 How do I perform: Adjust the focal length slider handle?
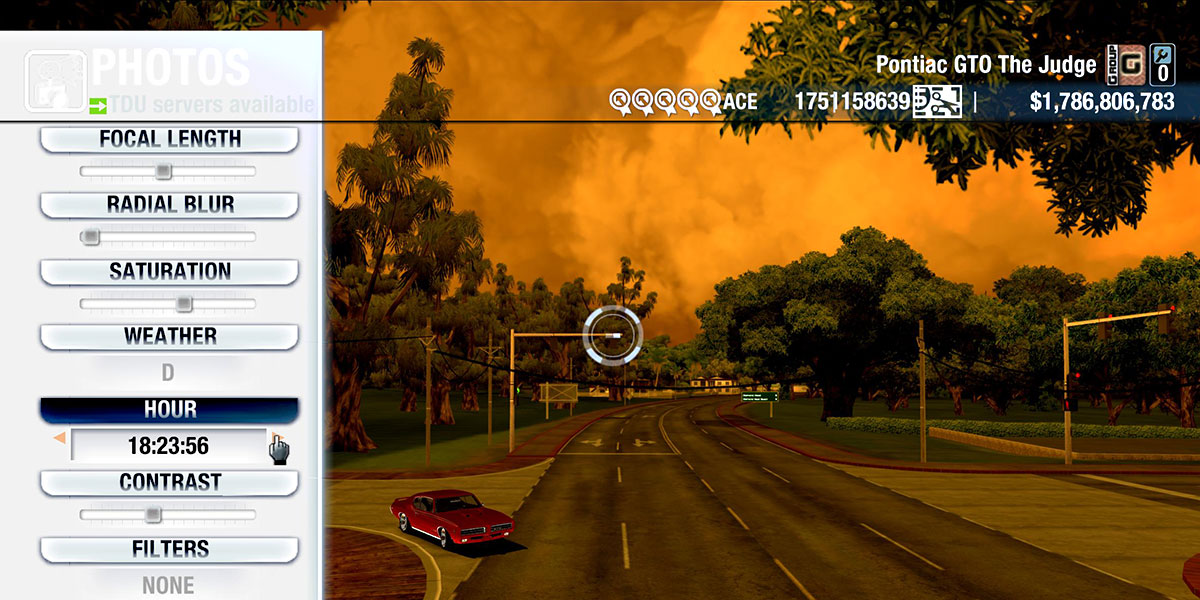click(163, 172)
